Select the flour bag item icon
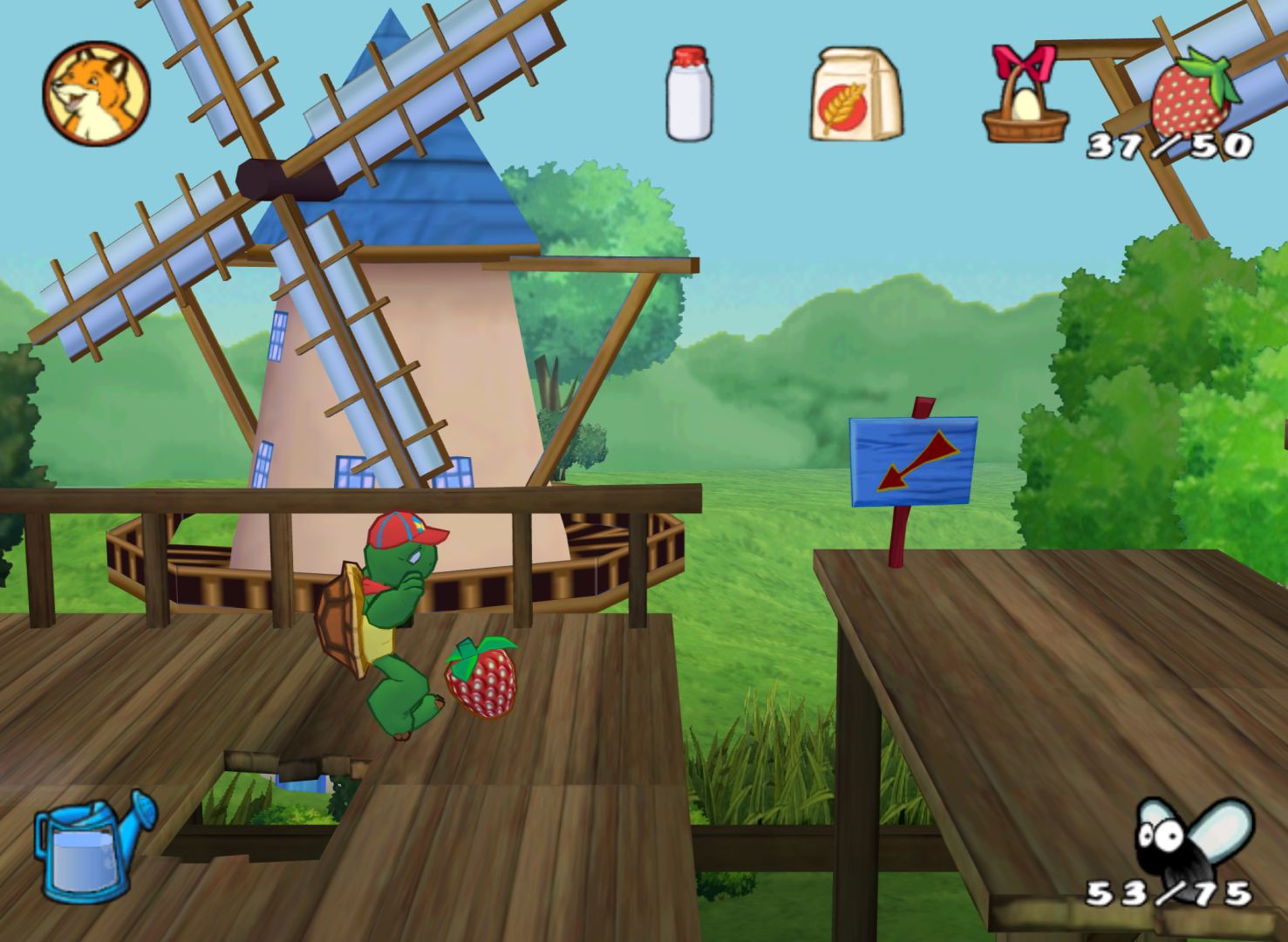The width and height of the screenshot is (1288, 942). [855, 94]
